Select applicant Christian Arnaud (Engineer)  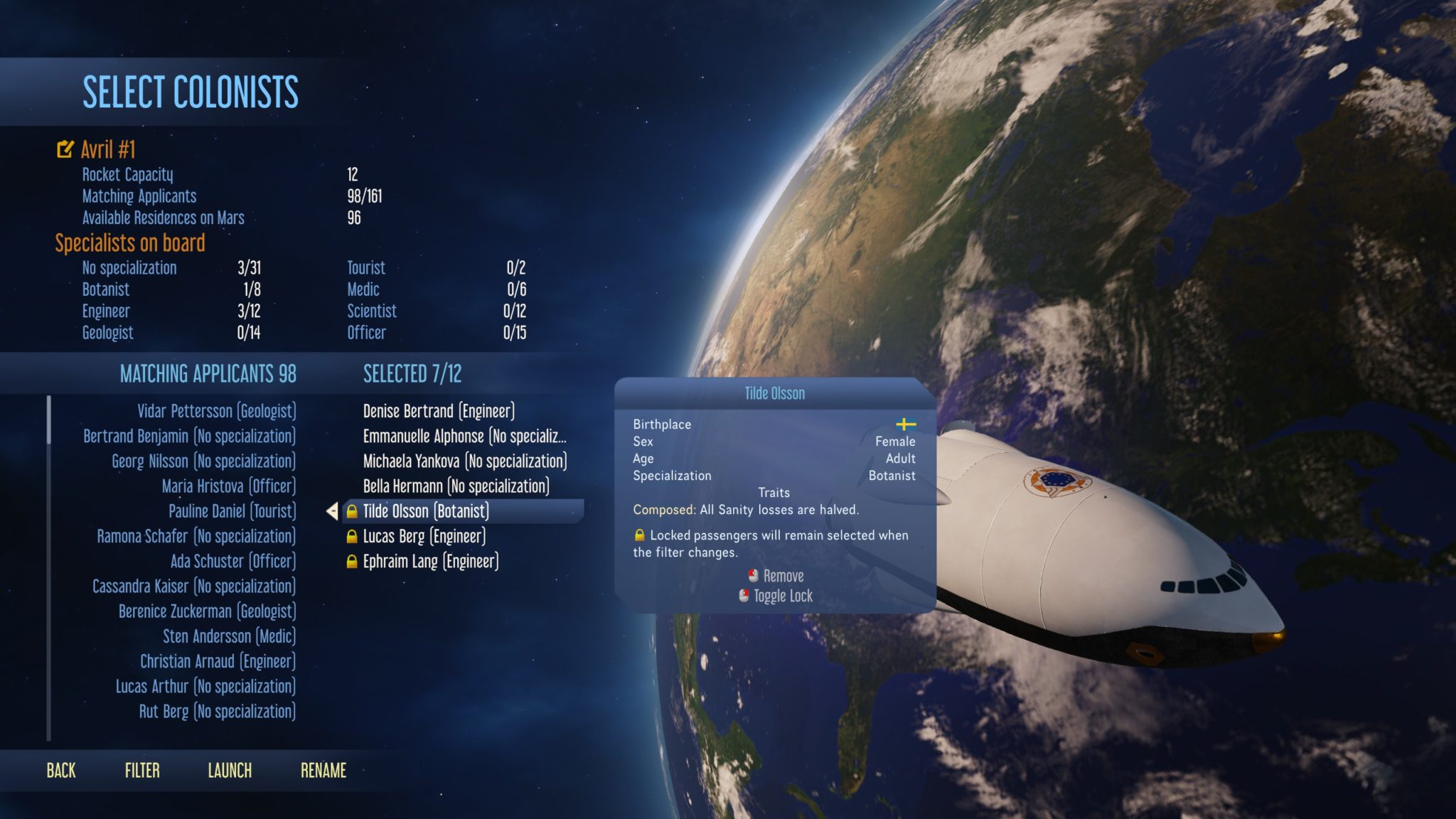tap(218, 661)
